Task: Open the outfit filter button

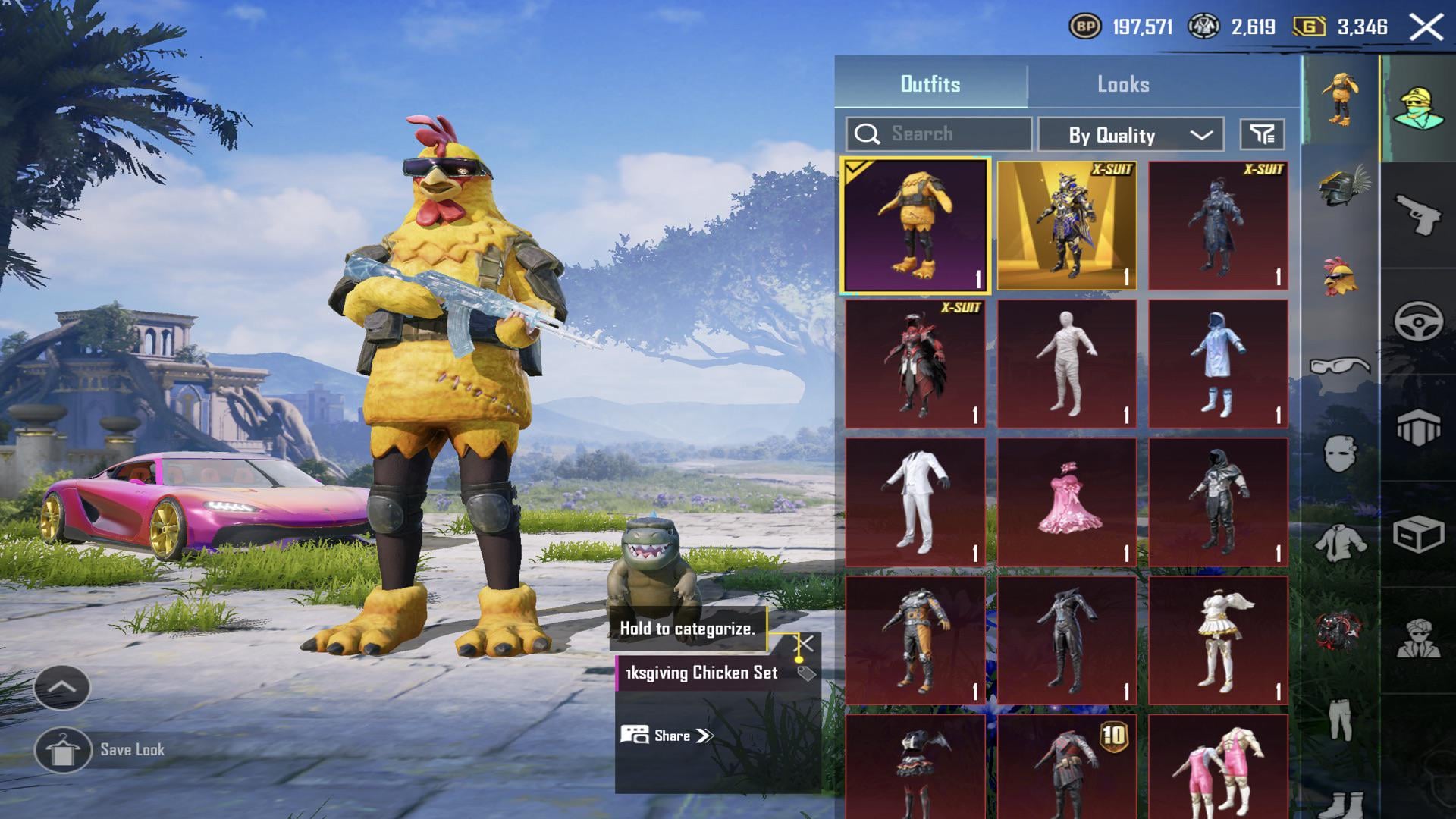Action: [x=1262, y=135]
